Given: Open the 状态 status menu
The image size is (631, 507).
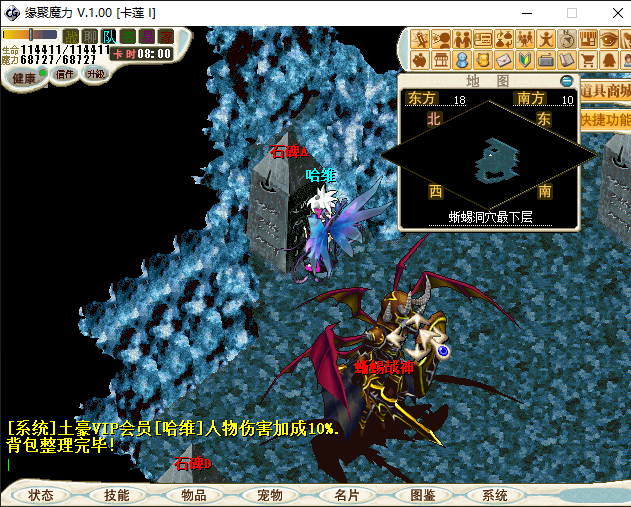Looking at the screenshot, I should coord(41,495).
